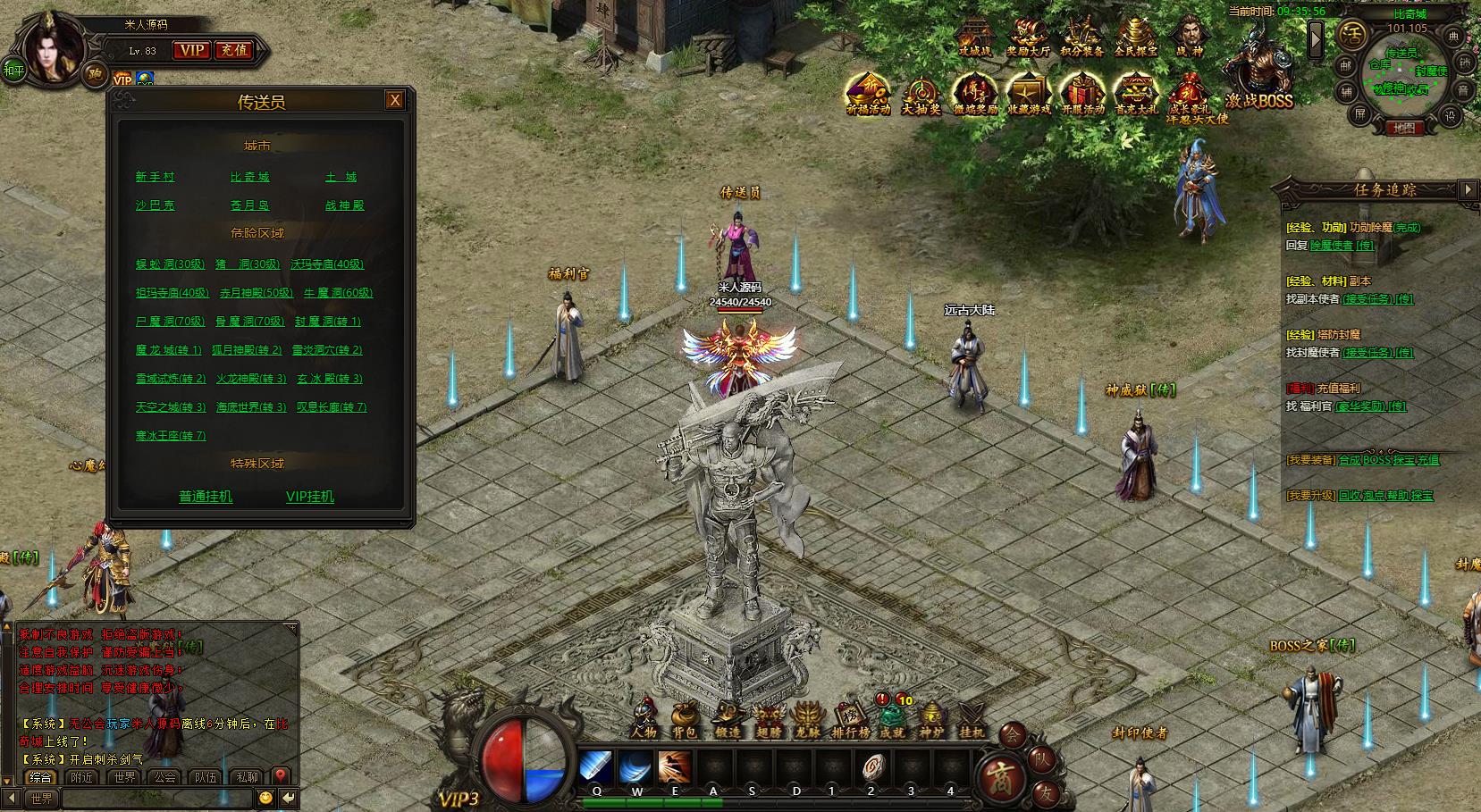Close the 传送员 teleporter window

point(394,100)
